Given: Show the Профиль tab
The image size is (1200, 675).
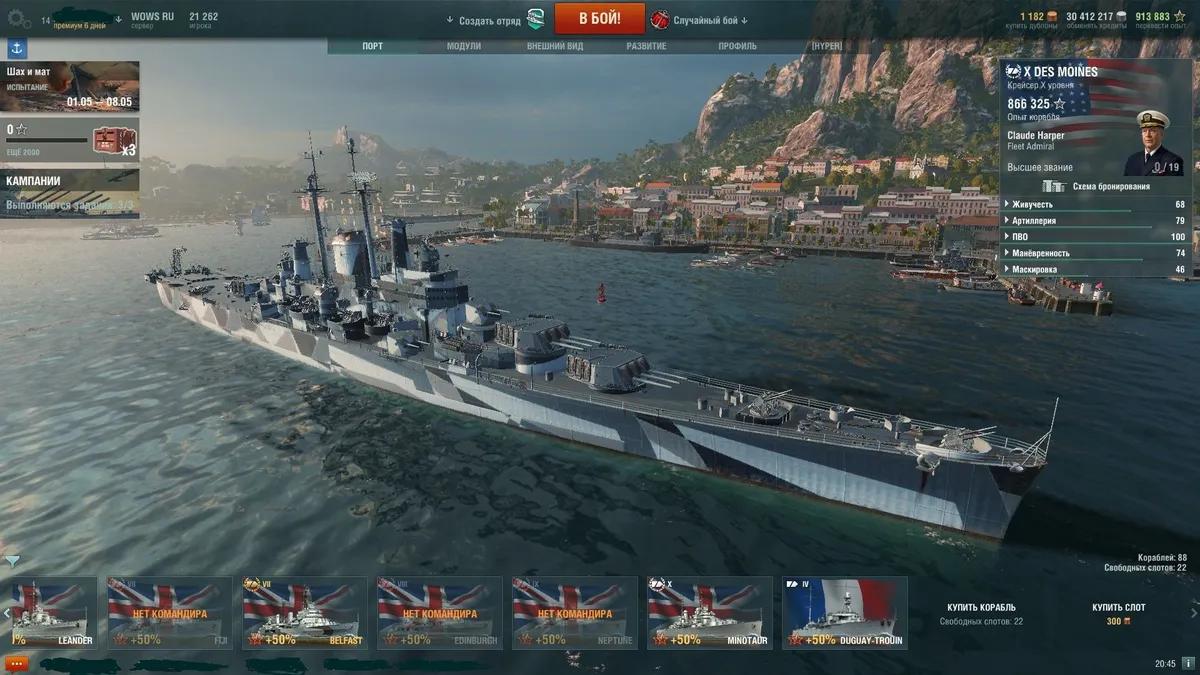Looking at the screenshot, I should 737,46.
